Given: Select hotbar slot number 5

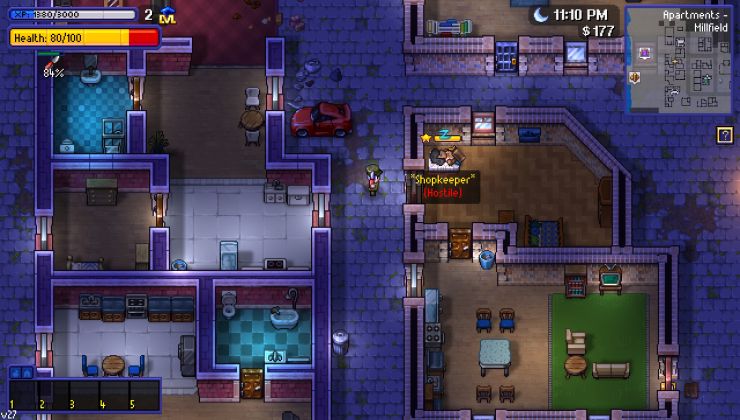Looking at the screenshot, I should (142, 394).
